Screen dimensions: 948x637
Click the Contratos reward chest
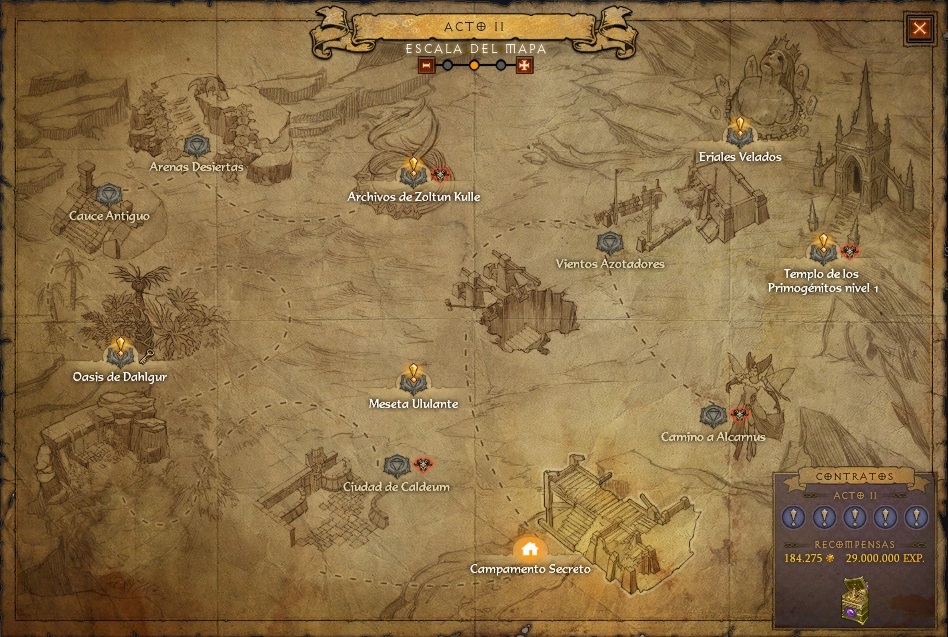click(855, 598)
